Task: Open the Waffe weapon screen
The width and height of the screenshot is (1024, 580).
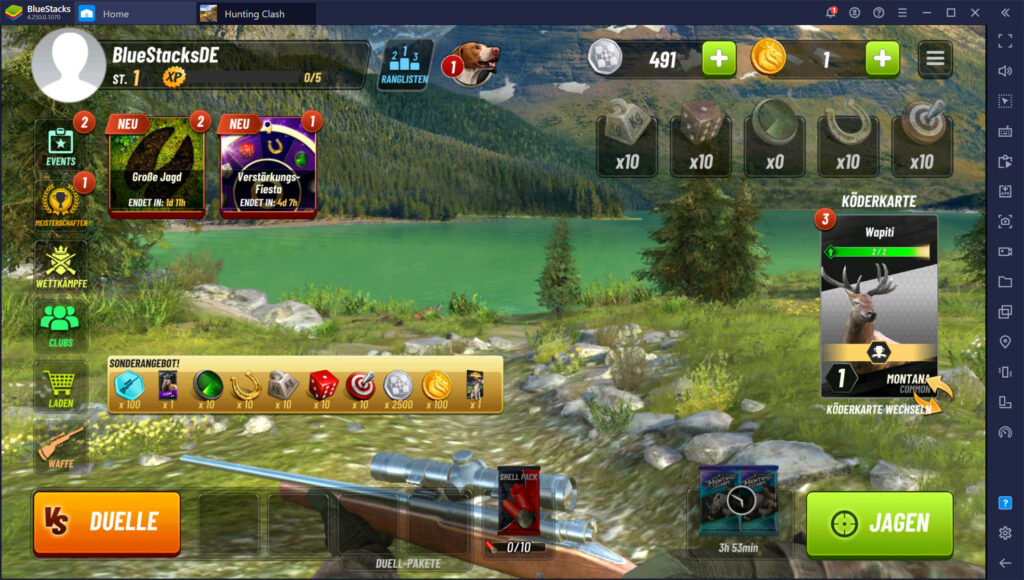Action: click(x=61, y=445)
